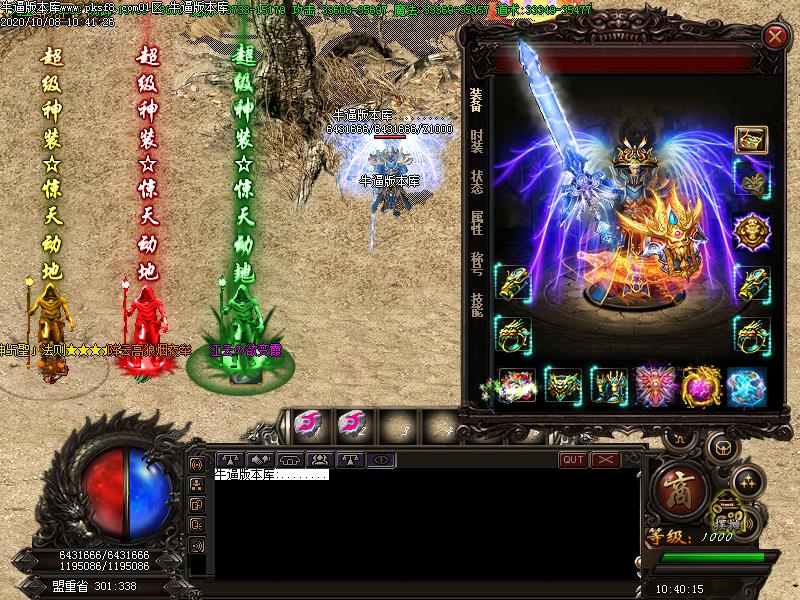Screen dimensions: 800x600
Task: Use the pink item in hotbar slot 1
Action: coord(306,425)
